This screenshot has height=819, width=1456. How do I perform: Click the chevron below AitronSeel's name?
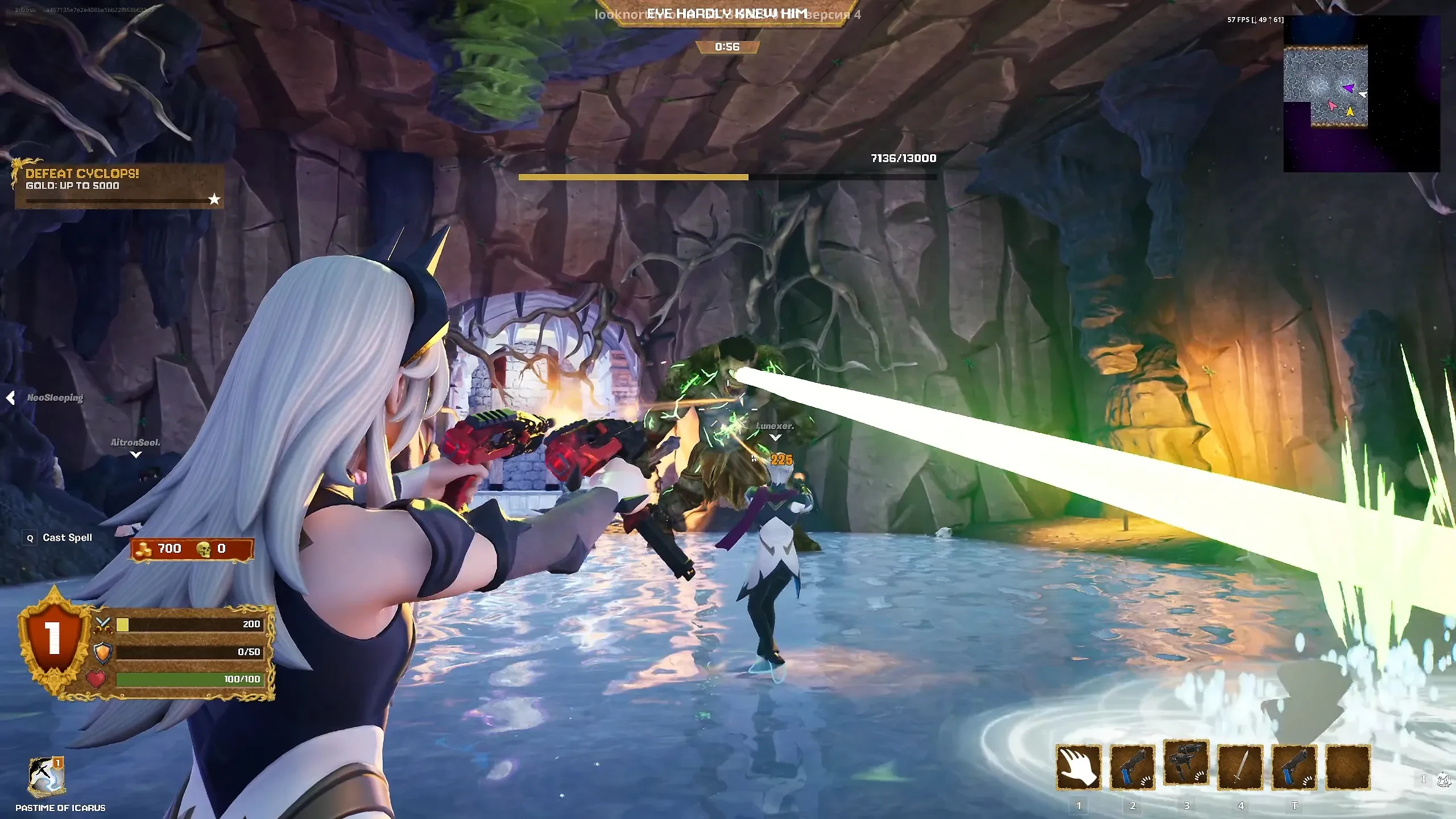[135, 455]
